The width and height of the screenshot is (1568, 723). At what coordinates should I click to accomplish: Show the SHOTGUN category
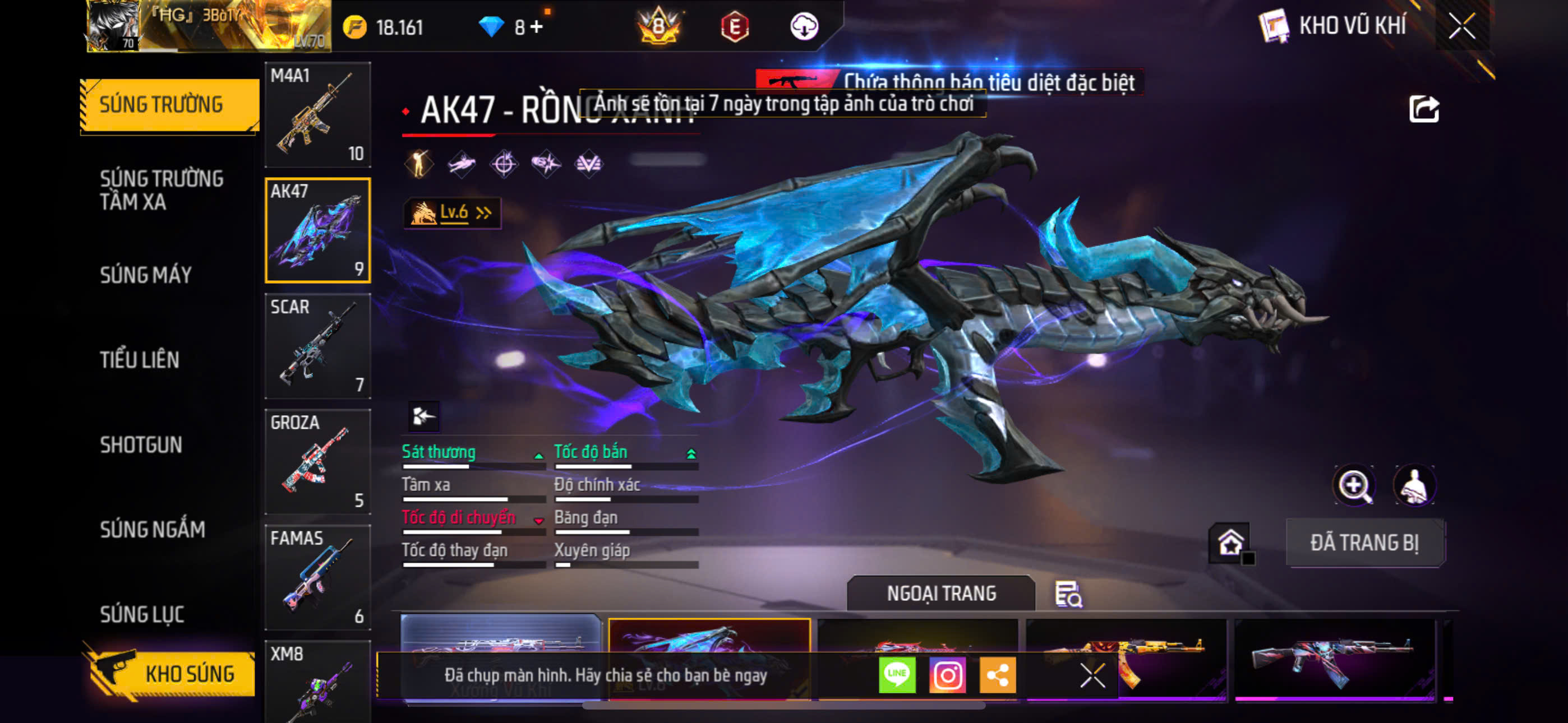141,445
